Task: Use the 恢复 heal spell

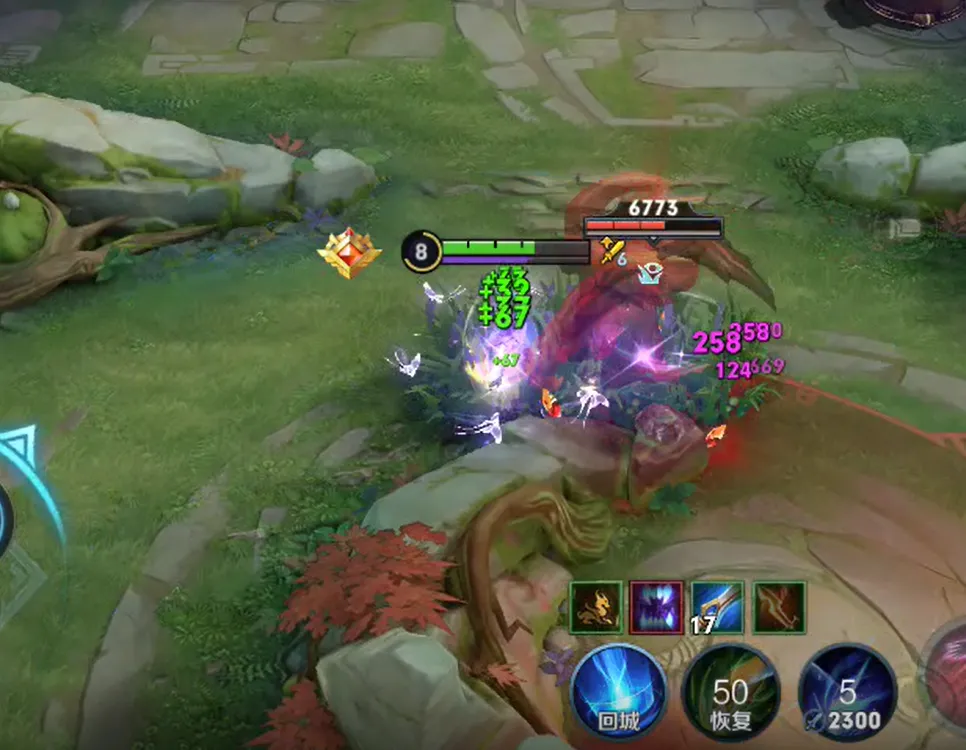Action: (x=730, y=692)
